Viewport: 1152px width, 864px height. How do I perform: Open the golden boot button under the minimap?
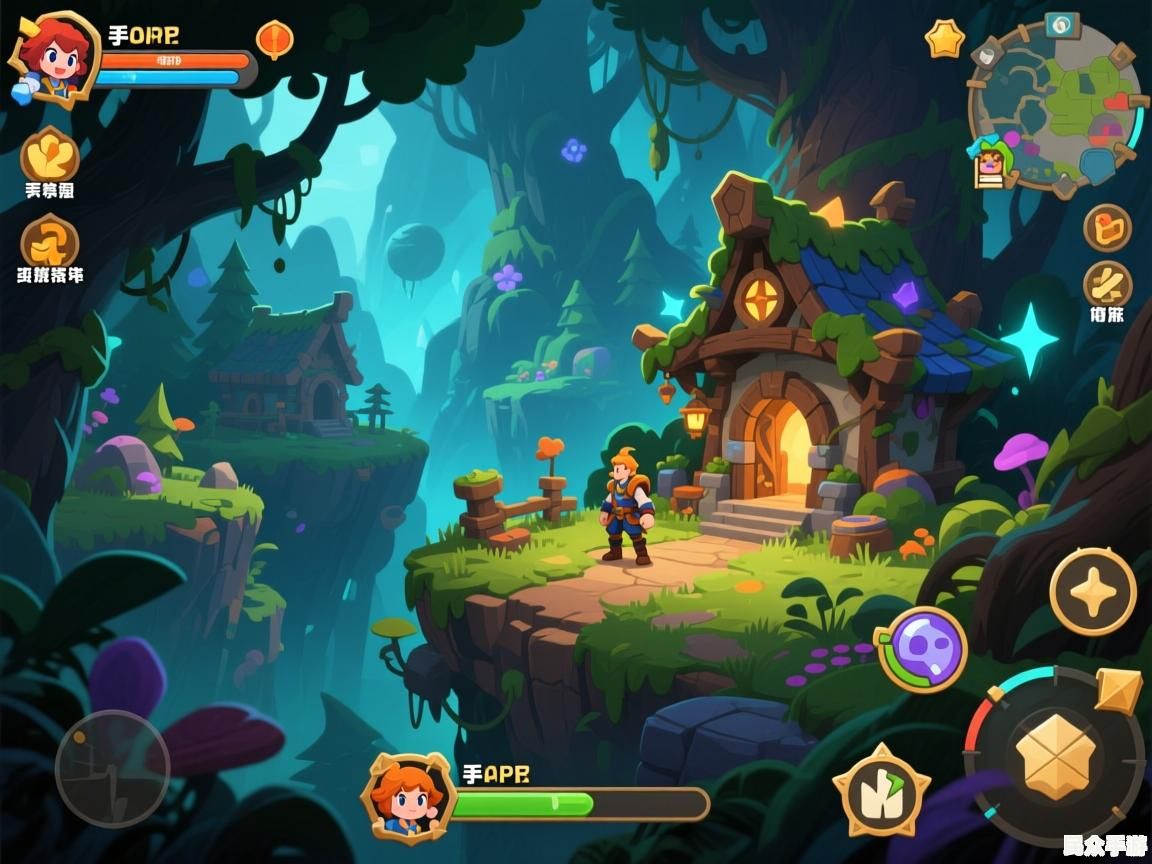coord(1107,228)
